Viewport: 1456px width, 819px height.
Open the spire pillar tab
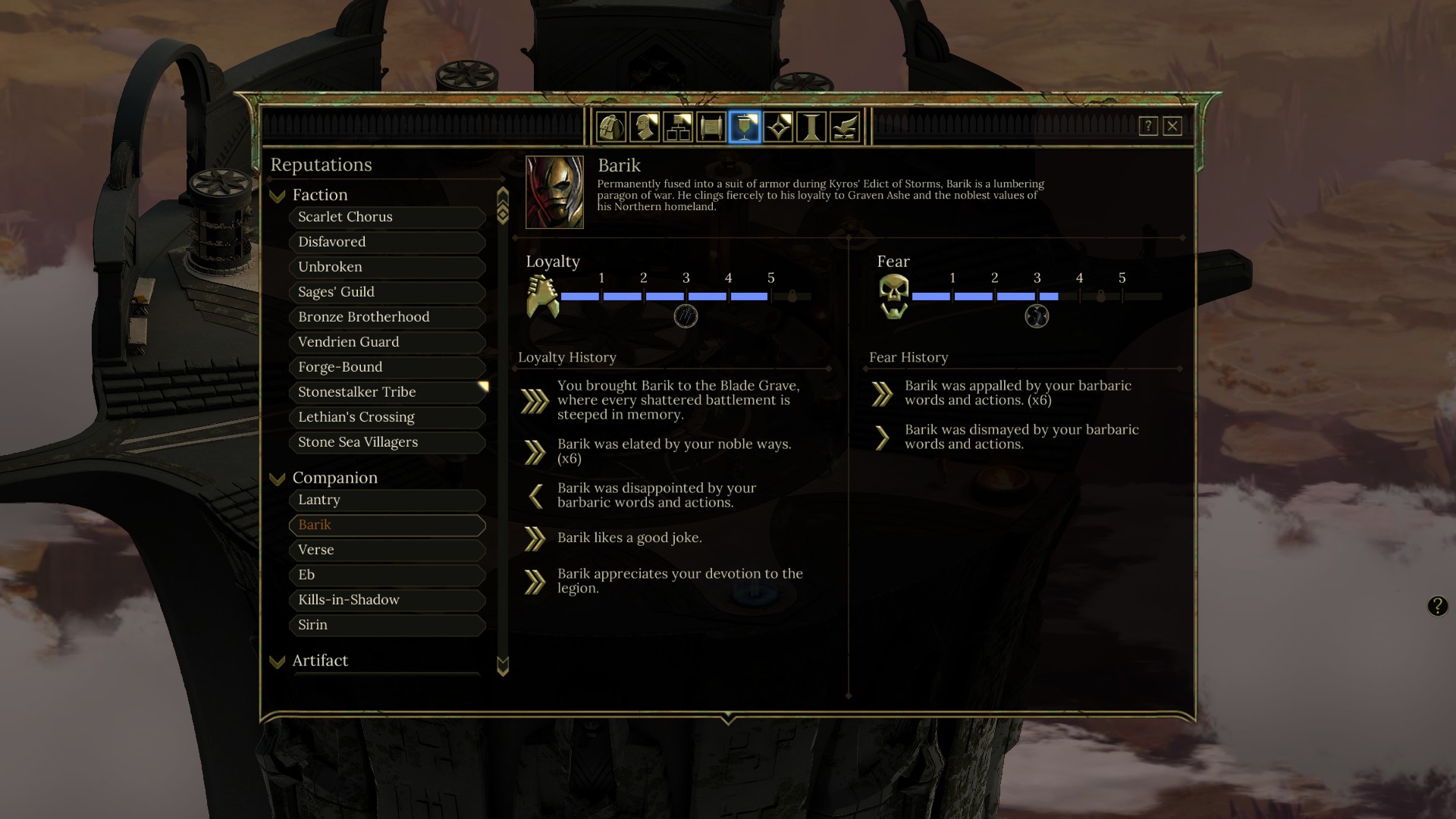[811, 127]
